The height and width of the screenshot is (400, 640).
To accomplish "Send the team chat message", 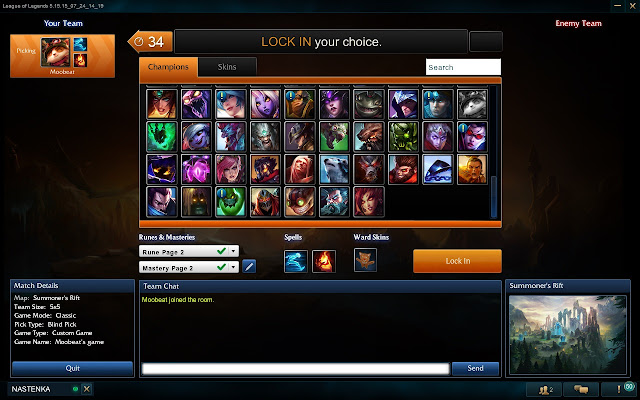I will click(x=475, y=368).
